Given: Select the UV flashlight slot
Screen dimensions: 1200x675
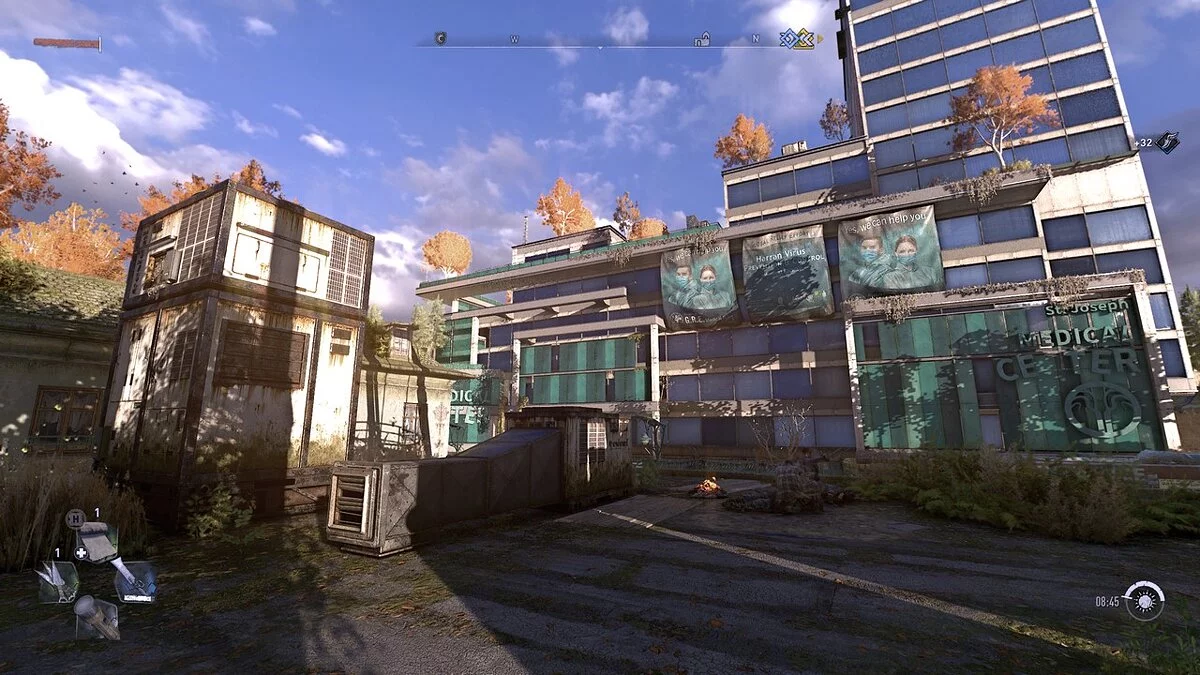Looking at the screenshot, I should pyautogui.click(x=136, y=580).
